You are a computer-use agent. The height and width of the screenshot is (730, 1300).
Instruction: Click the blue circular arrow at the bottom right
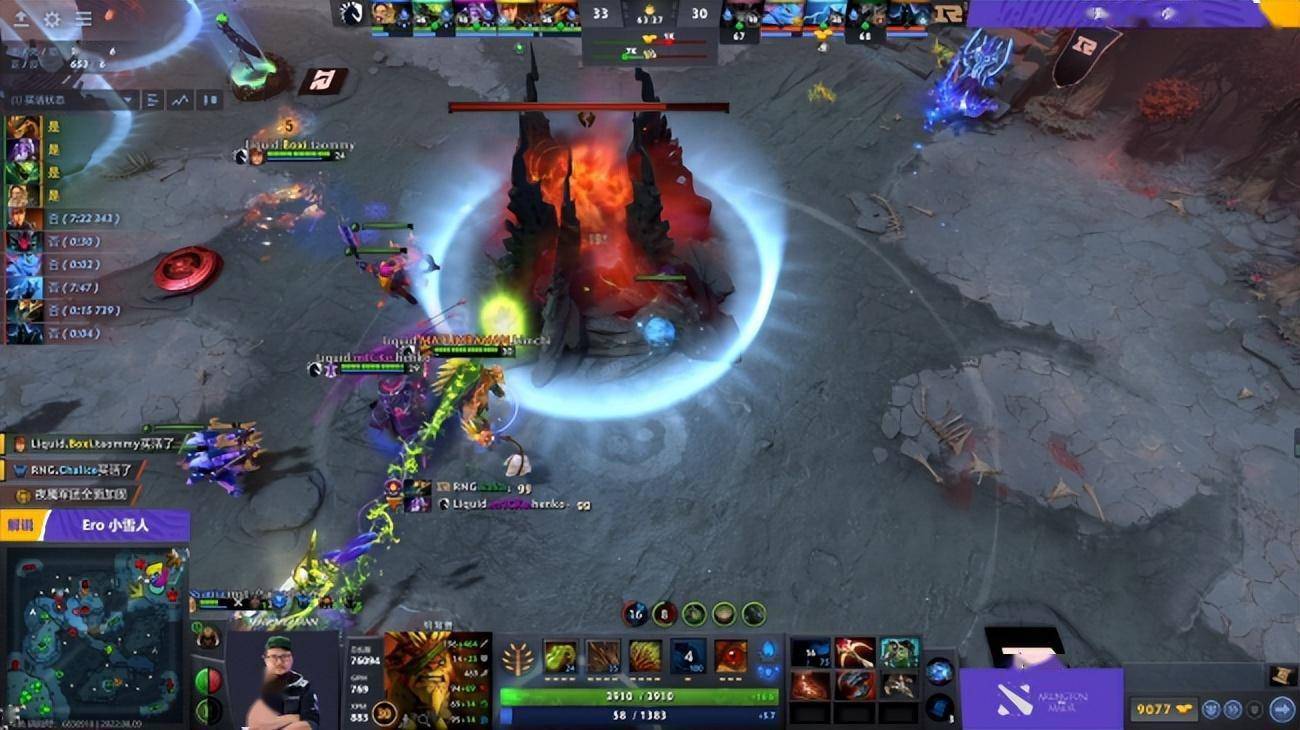tap(1283, 710)
